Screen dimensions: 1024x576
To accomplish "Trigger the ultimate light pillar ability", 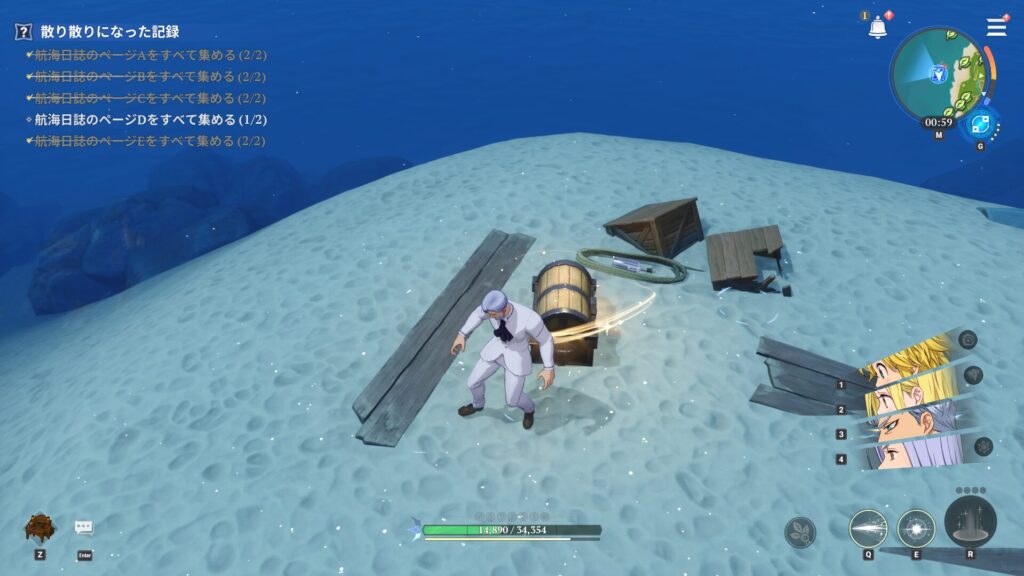I will click(969, 522).
